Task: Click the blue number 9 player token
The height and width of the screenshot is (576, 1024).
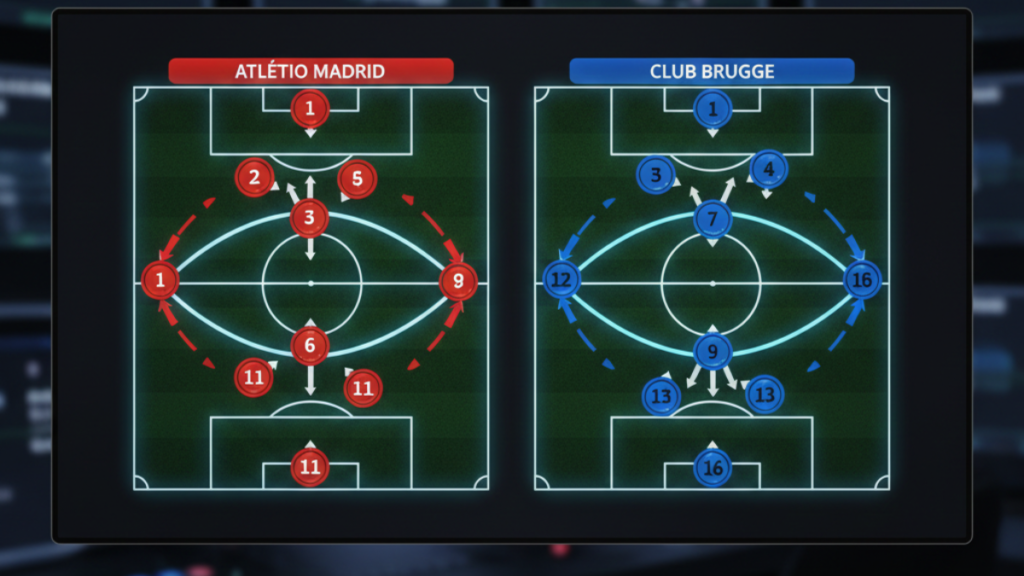Action: (x=712, y=351)
